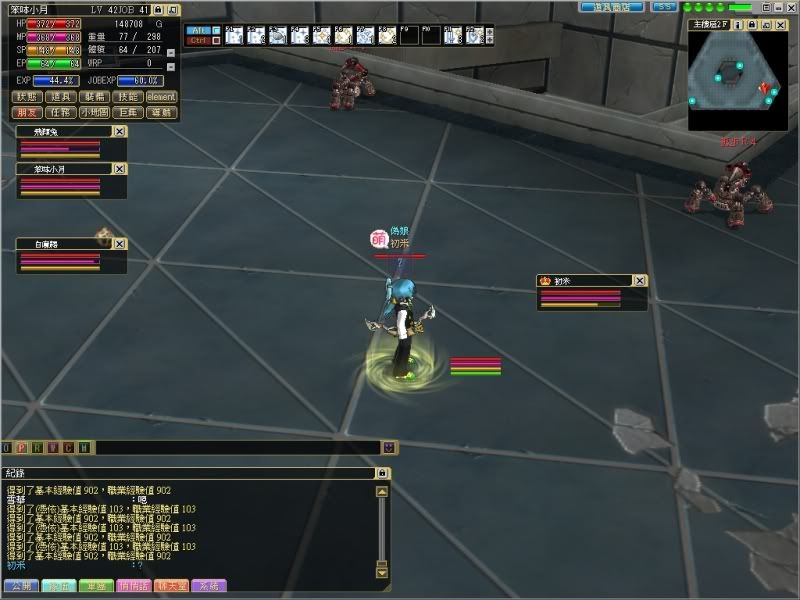This screenshot has height=600, width=800.
Task: Open the 道具 items inventory
Action: (61, 97)
